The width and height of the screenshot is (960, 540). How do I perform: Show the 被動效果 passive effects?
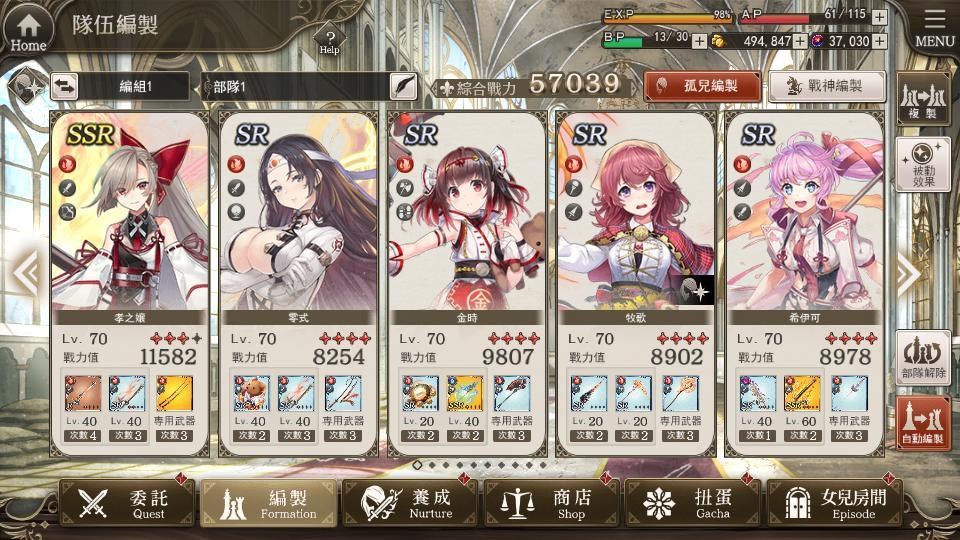tap(922, 164)
